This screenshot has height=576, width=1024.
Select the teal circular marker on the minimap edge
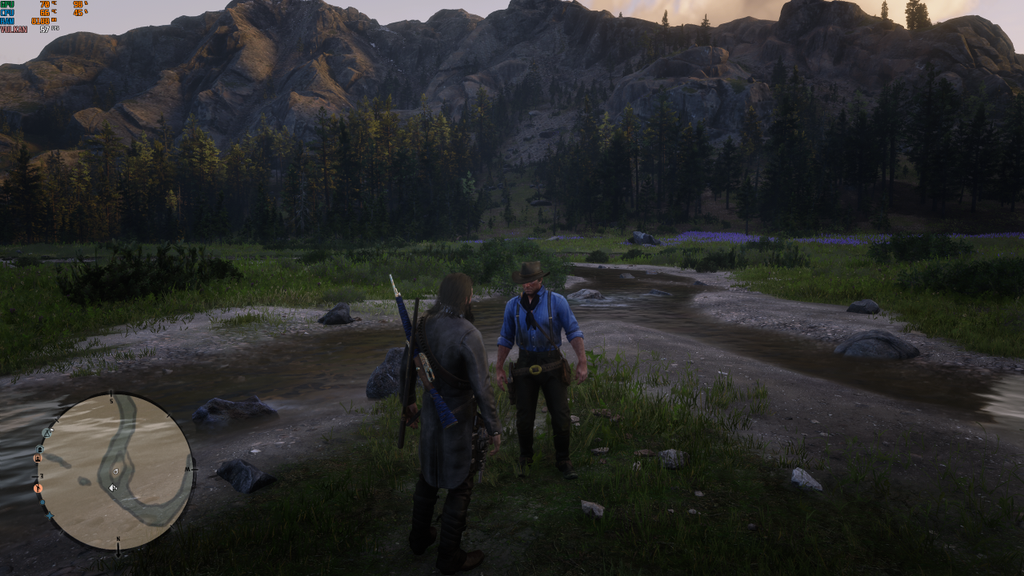click(42, 502)
